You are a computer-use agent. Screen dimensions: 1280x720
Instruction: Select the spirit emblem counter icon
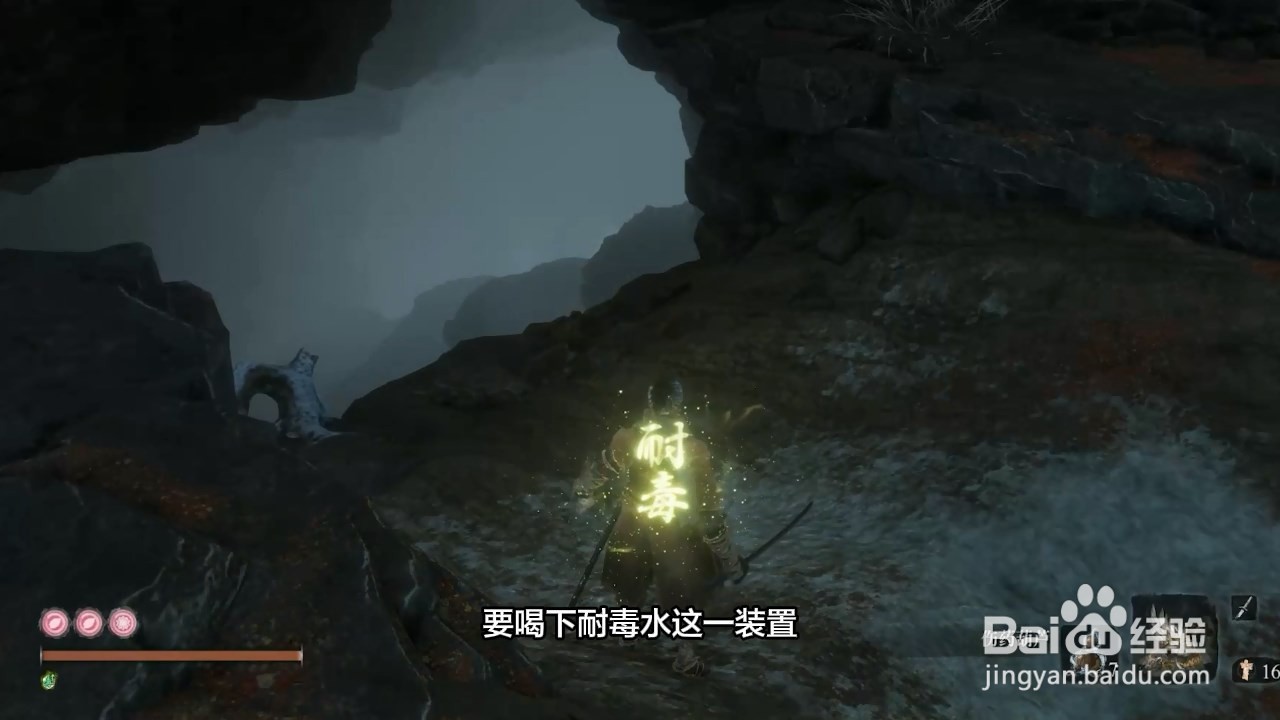[x=1244, y=672]
